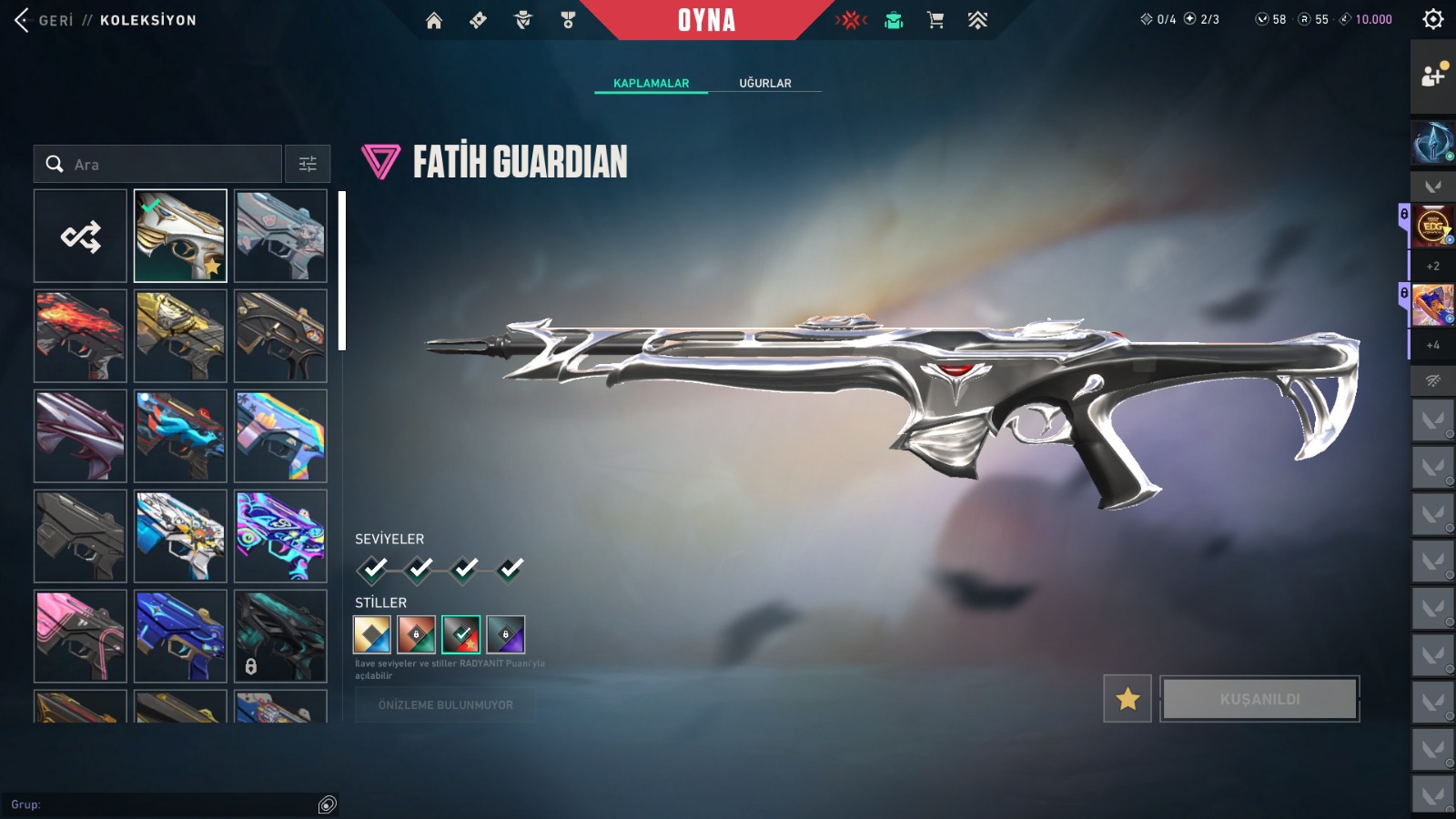
Task: Go back via the GERİ arrow
Action: (23, 20)
